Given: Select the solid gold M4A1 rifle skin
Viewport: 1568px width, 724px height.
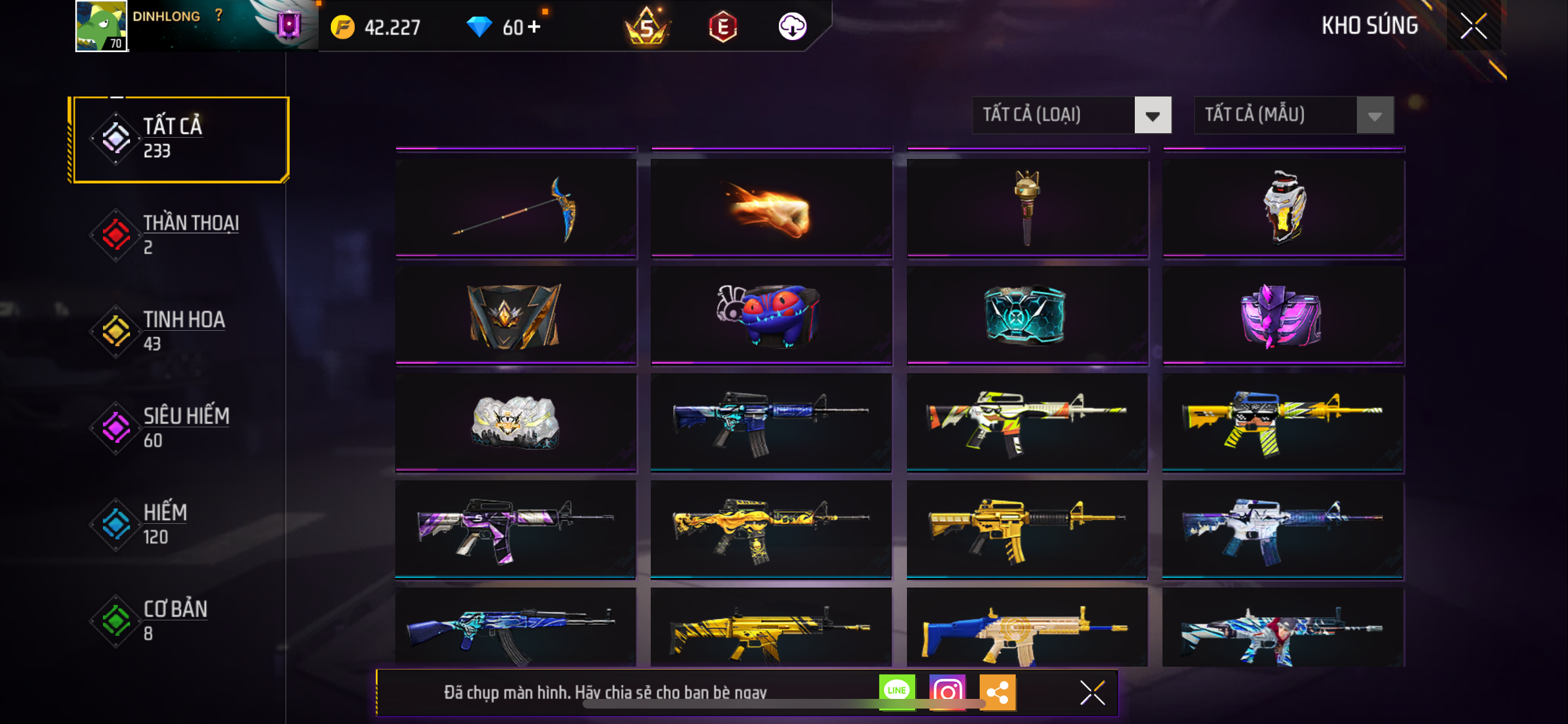Looking at the screenshot, I should pos(1027,529).
